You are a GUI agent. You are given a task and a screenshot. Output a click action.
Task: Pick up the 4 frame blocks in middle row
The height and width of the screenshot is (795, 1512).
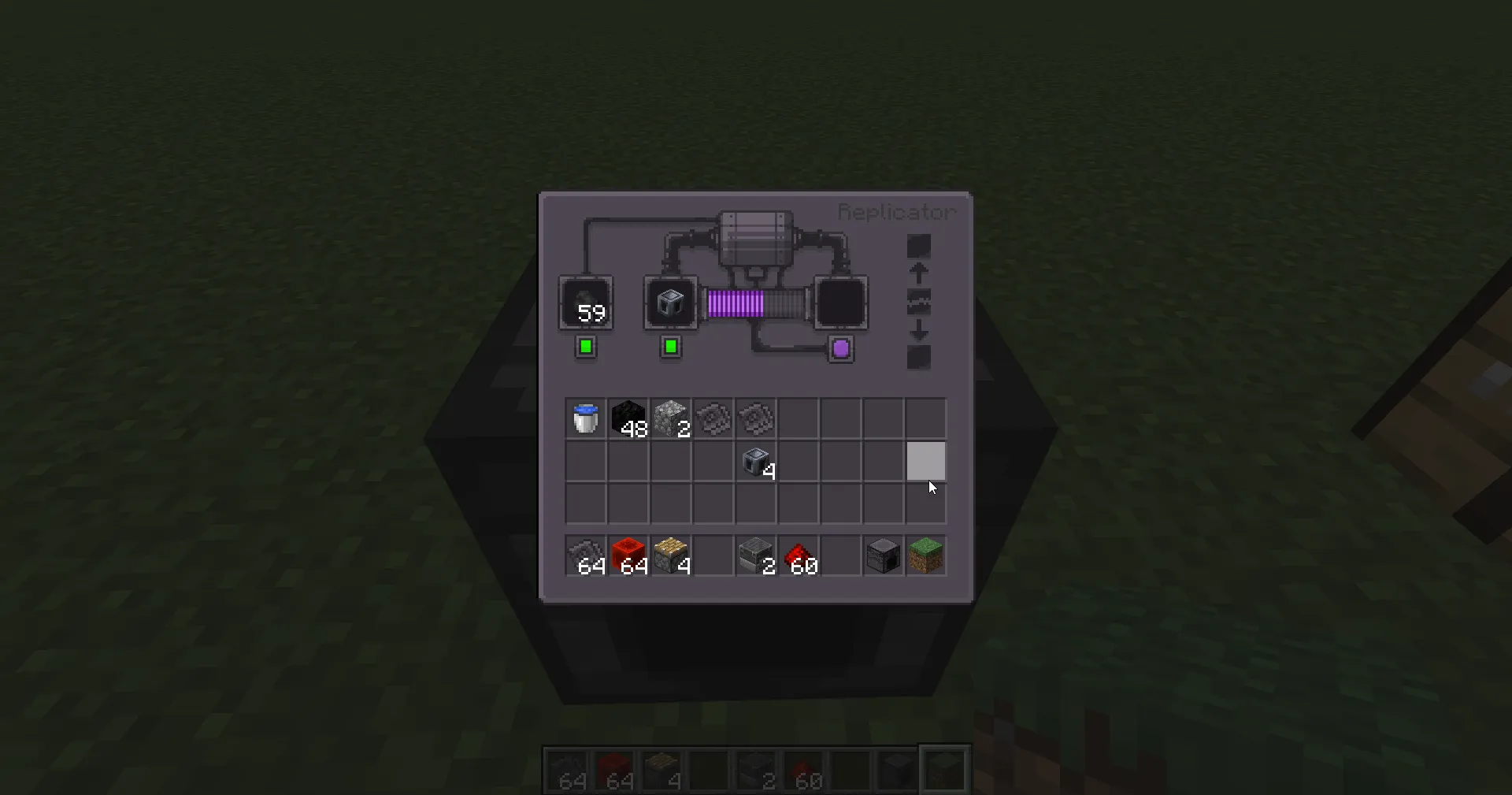(x=755, y=463)
